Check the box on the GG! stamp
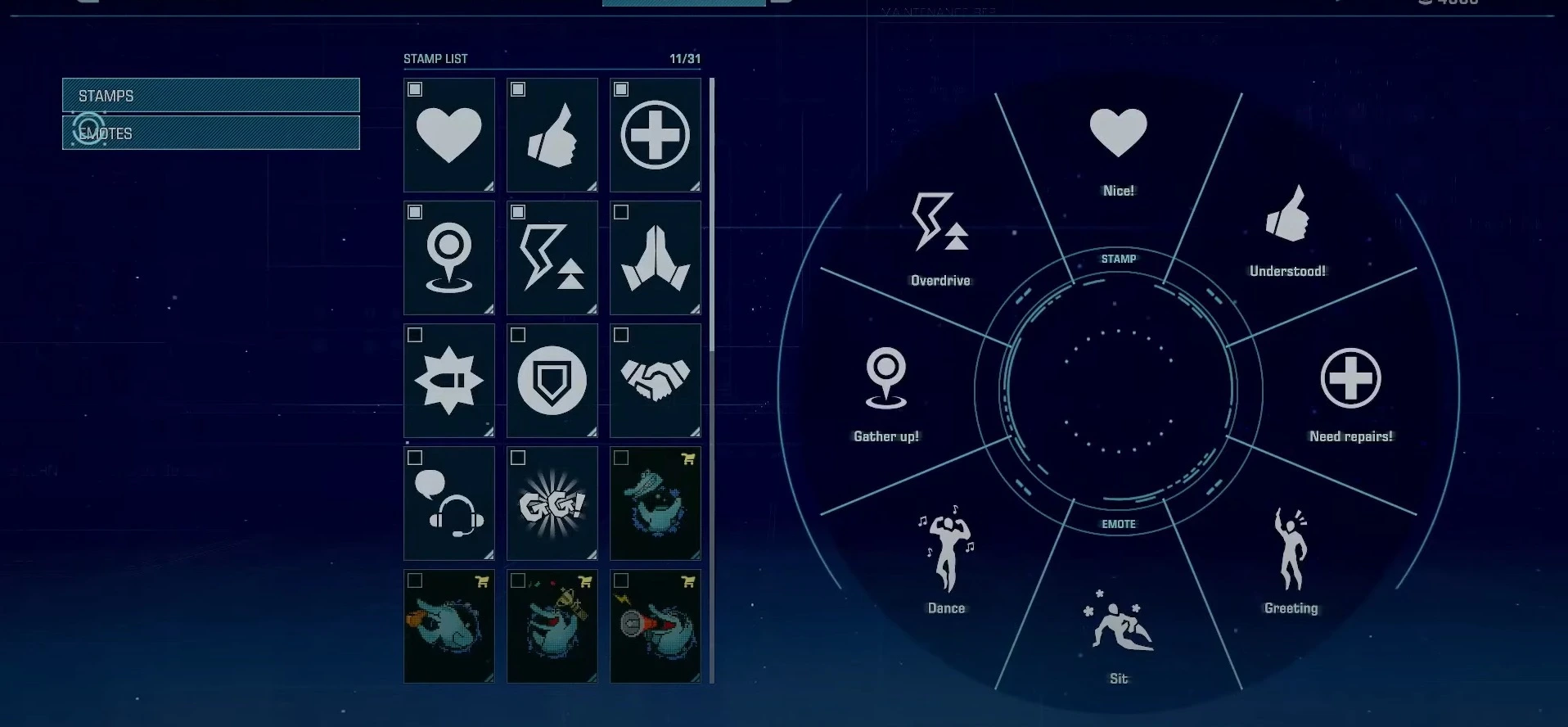This screenshot has height=727, width=1568. click(519, 457)
